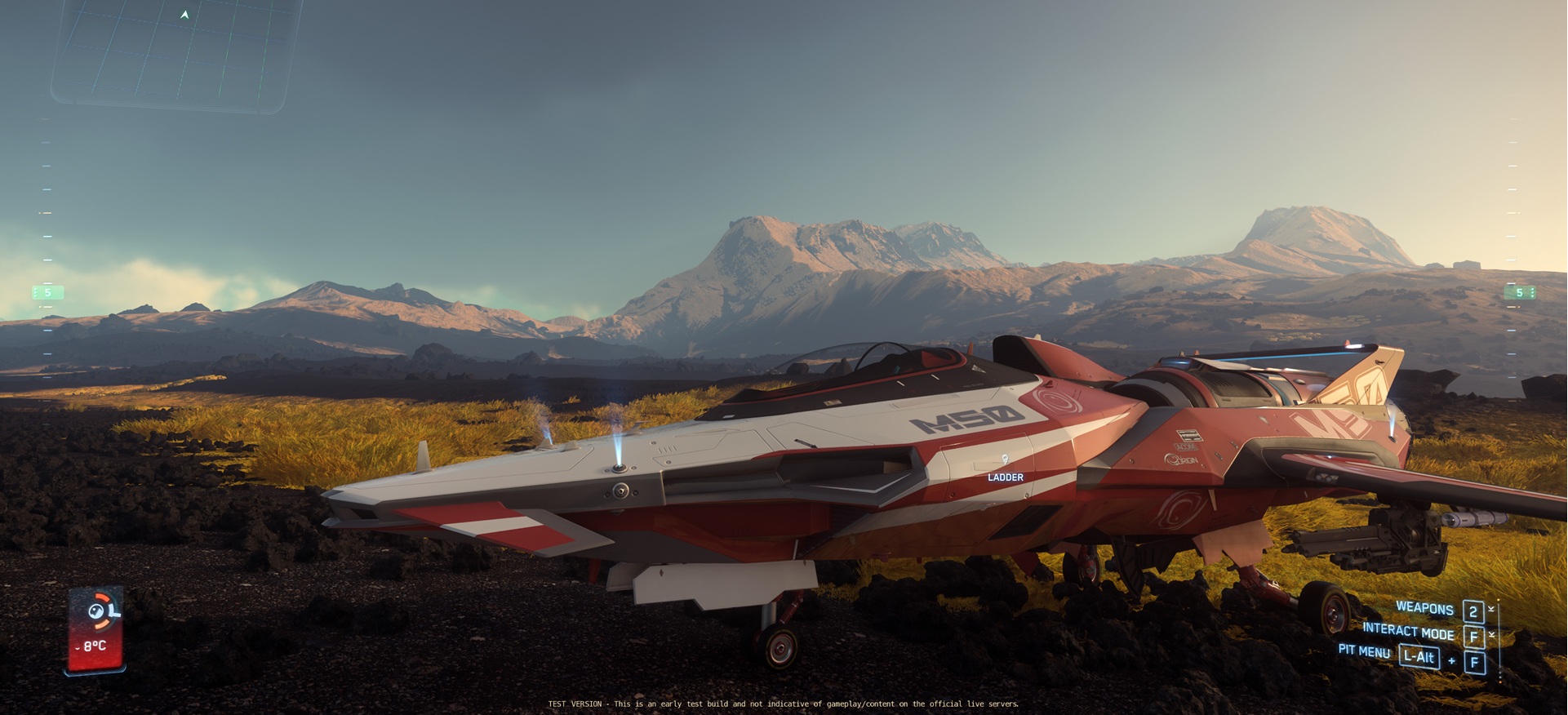Expand the chevron next to the INTERACT MODE keybind
The image size is (1568, 715).
tap(1491, 634)
